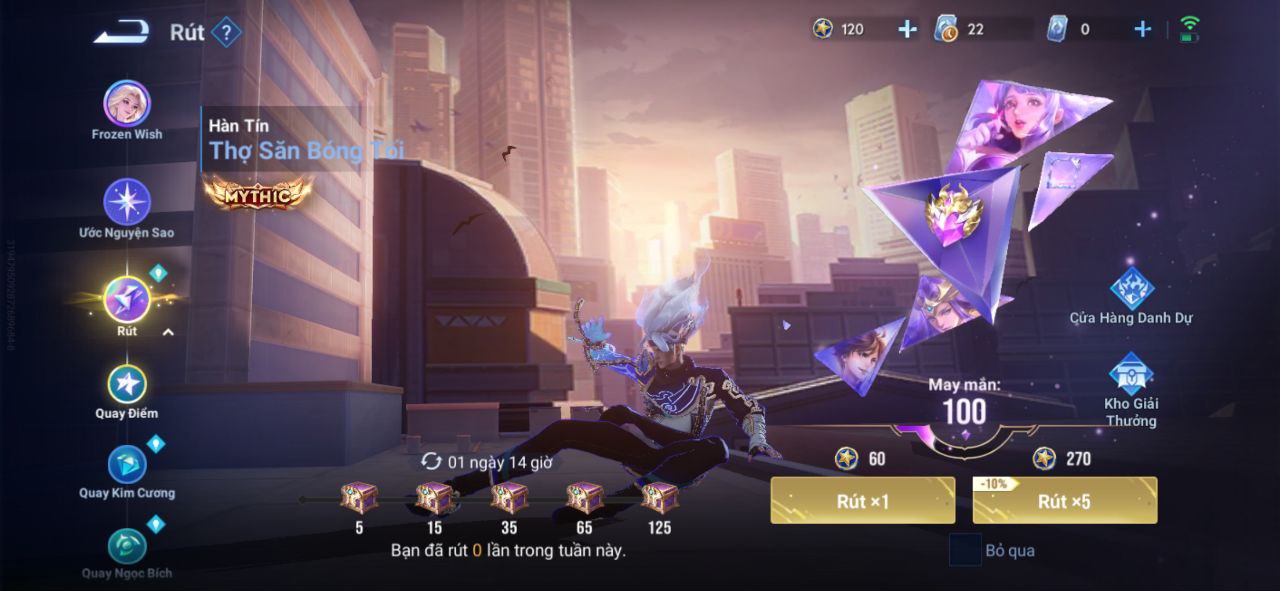Collapse the Rút tab arrow
Viewport: 1280px width, 591px height.
point(168,332)
